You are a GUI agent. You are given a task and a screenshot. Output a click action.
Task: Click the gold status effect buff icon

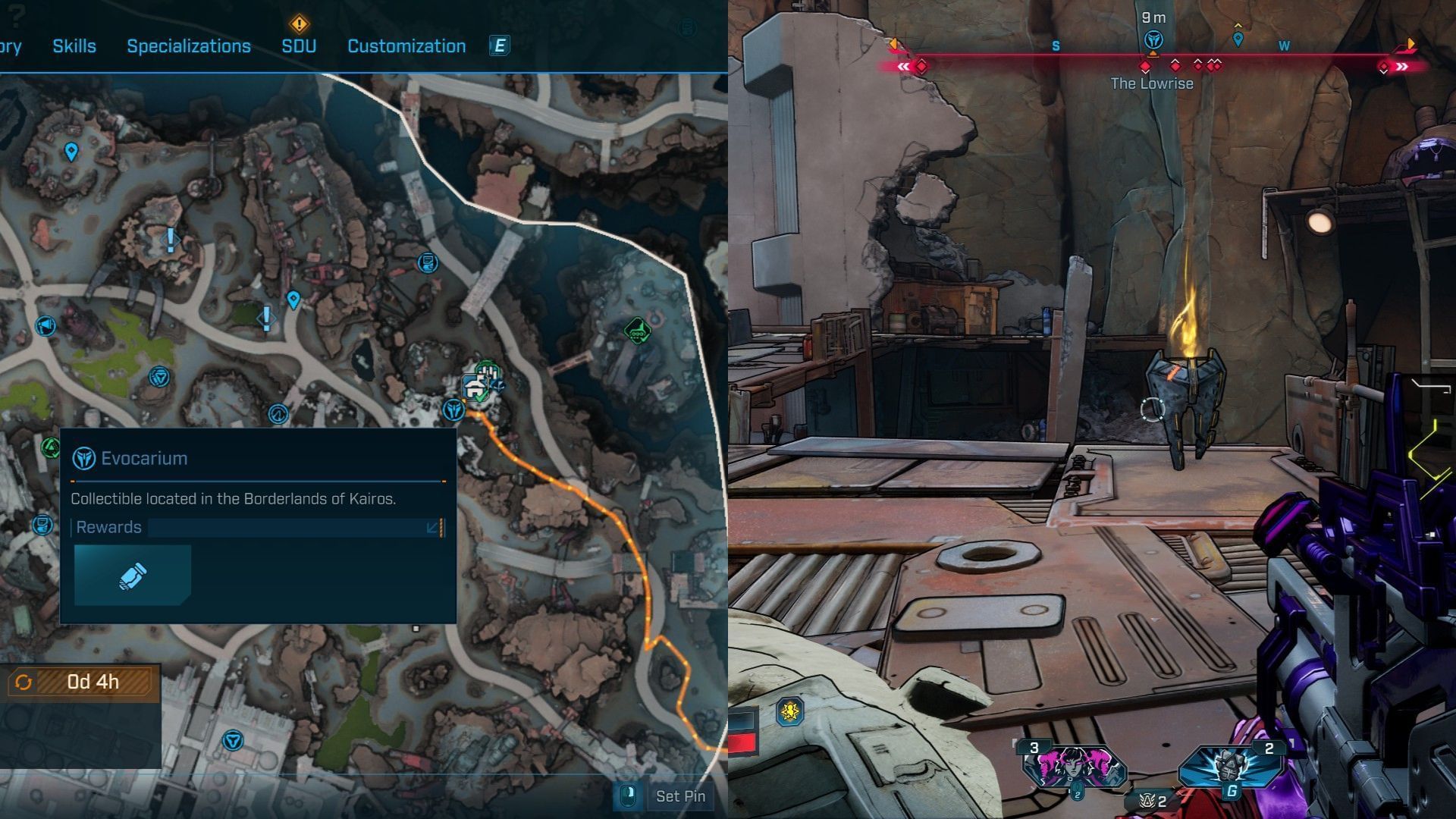tap(789, 712)
